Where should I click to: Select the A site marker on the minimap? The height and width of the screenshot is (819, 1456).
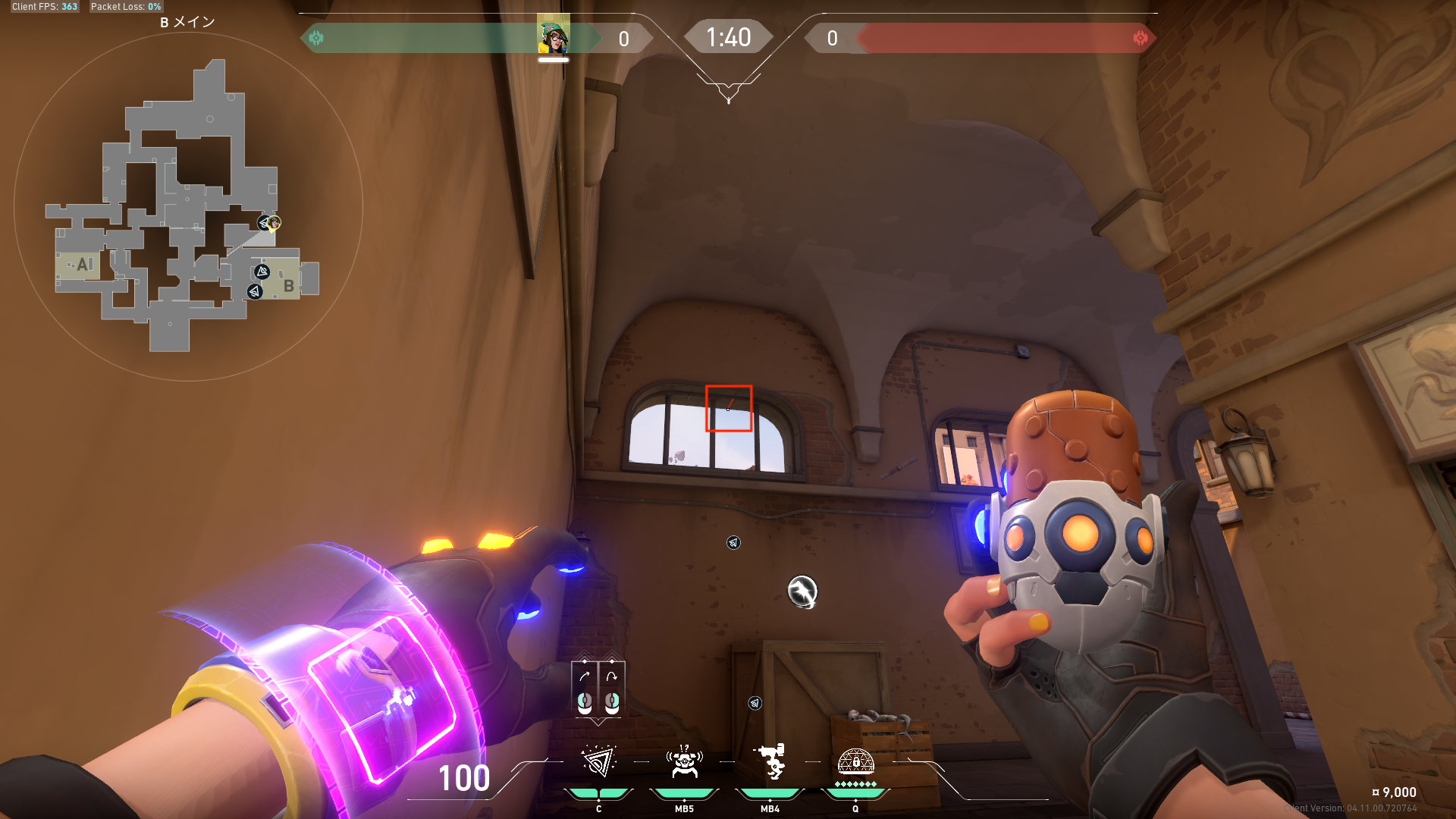(x=83, y=265)
